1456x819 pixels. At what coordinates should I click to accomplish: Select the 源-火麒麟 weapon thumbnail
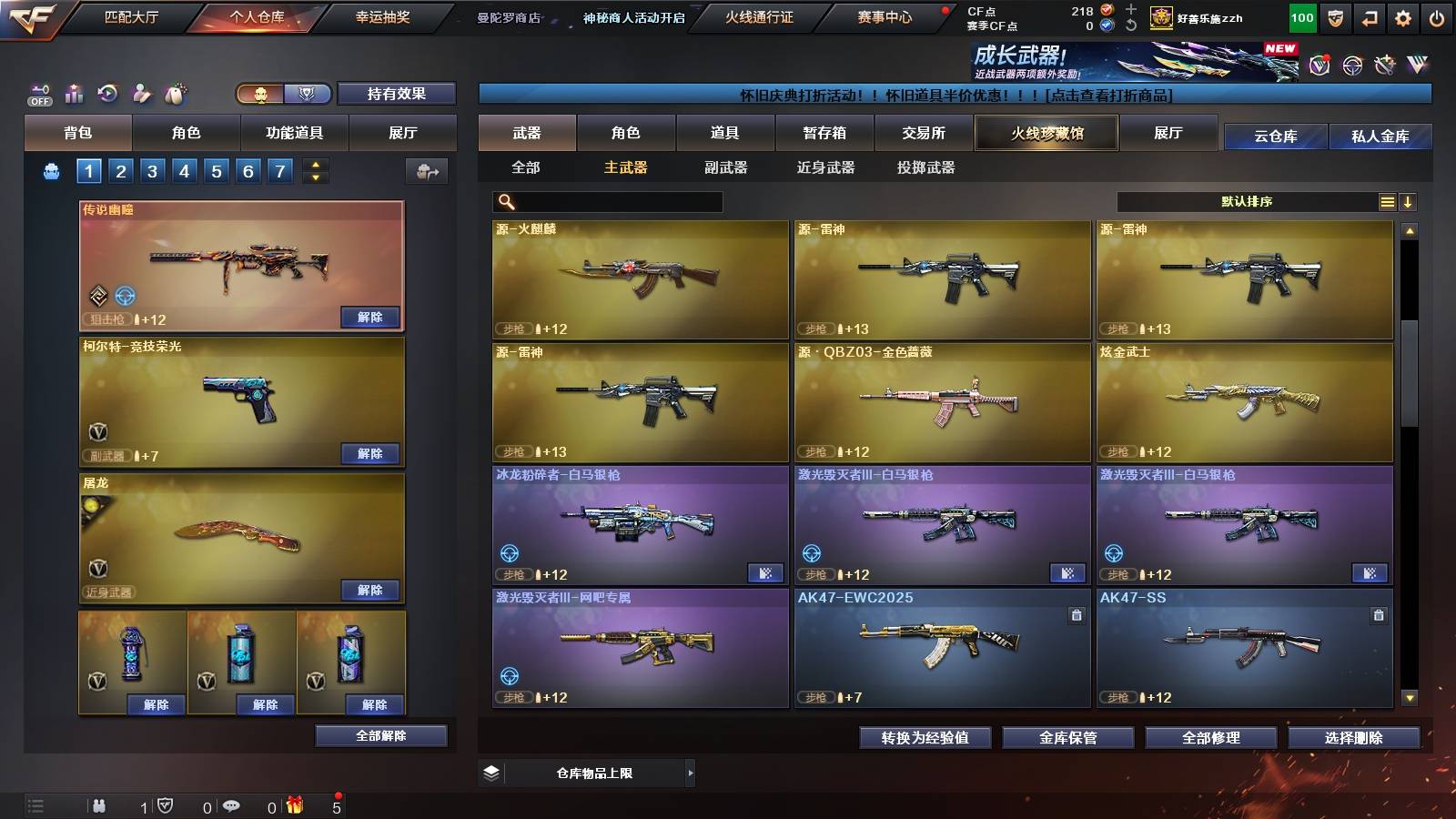(x=637, y=279)
